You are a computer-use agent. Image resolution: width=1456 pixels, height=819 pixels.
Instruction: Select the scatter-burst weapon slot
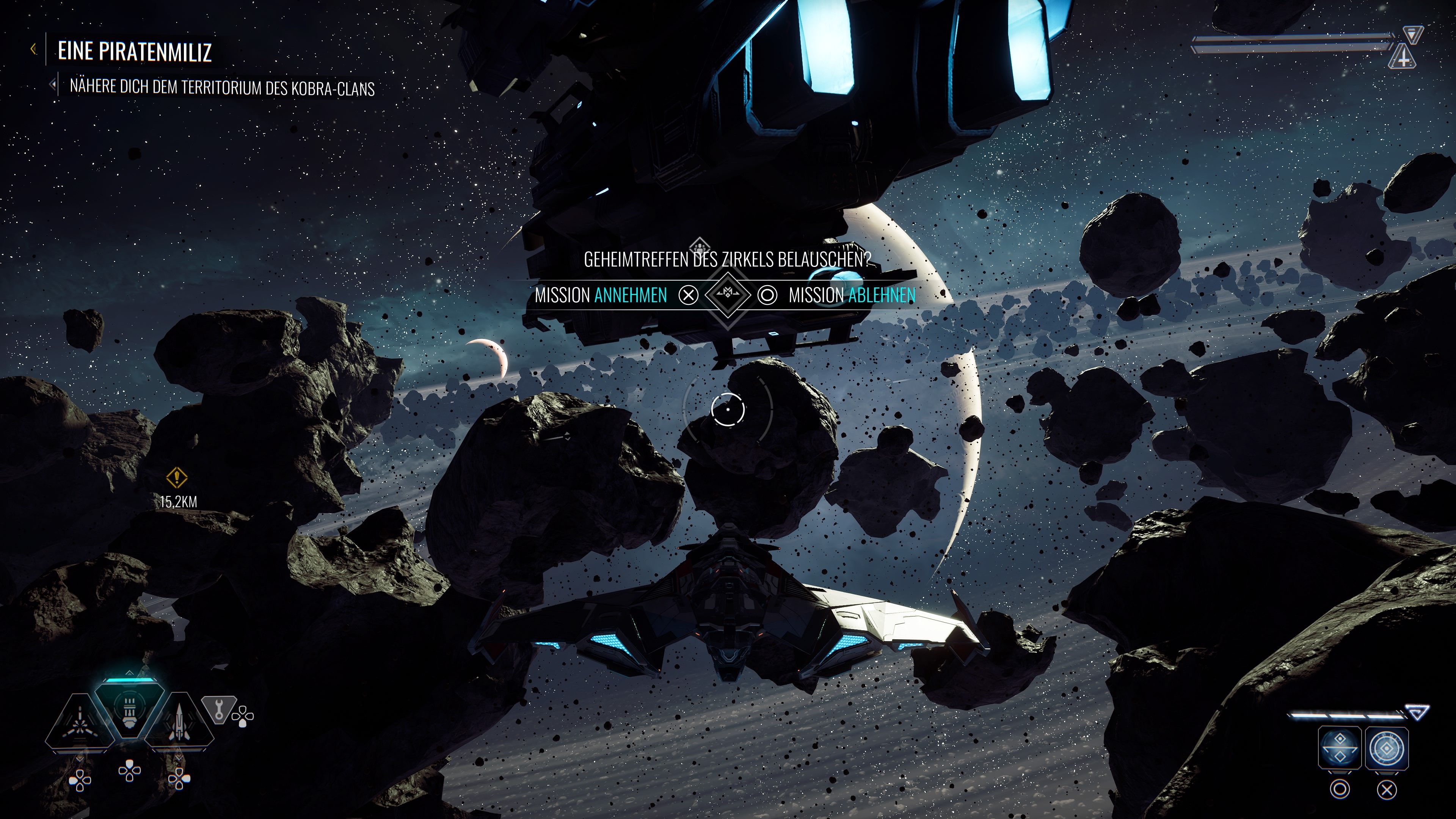(80, 723)
